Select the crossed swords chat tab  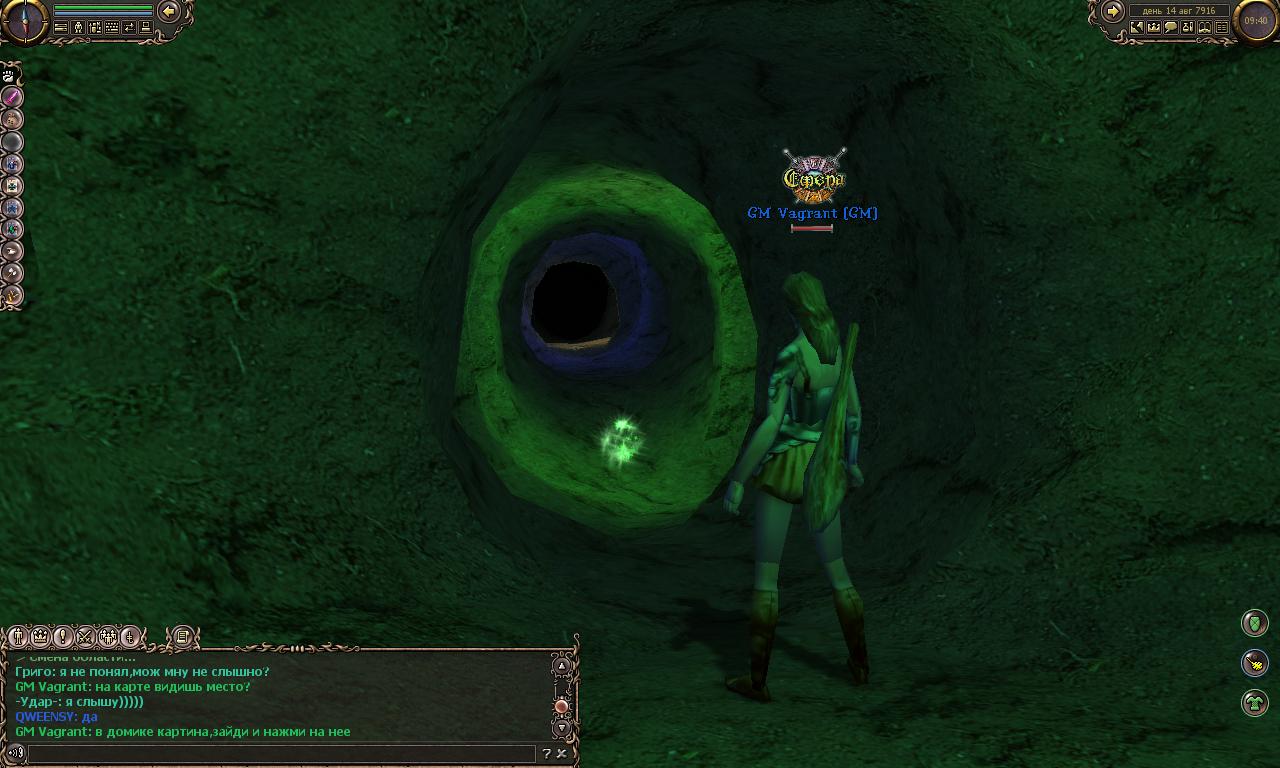click(x=86, y=636)
